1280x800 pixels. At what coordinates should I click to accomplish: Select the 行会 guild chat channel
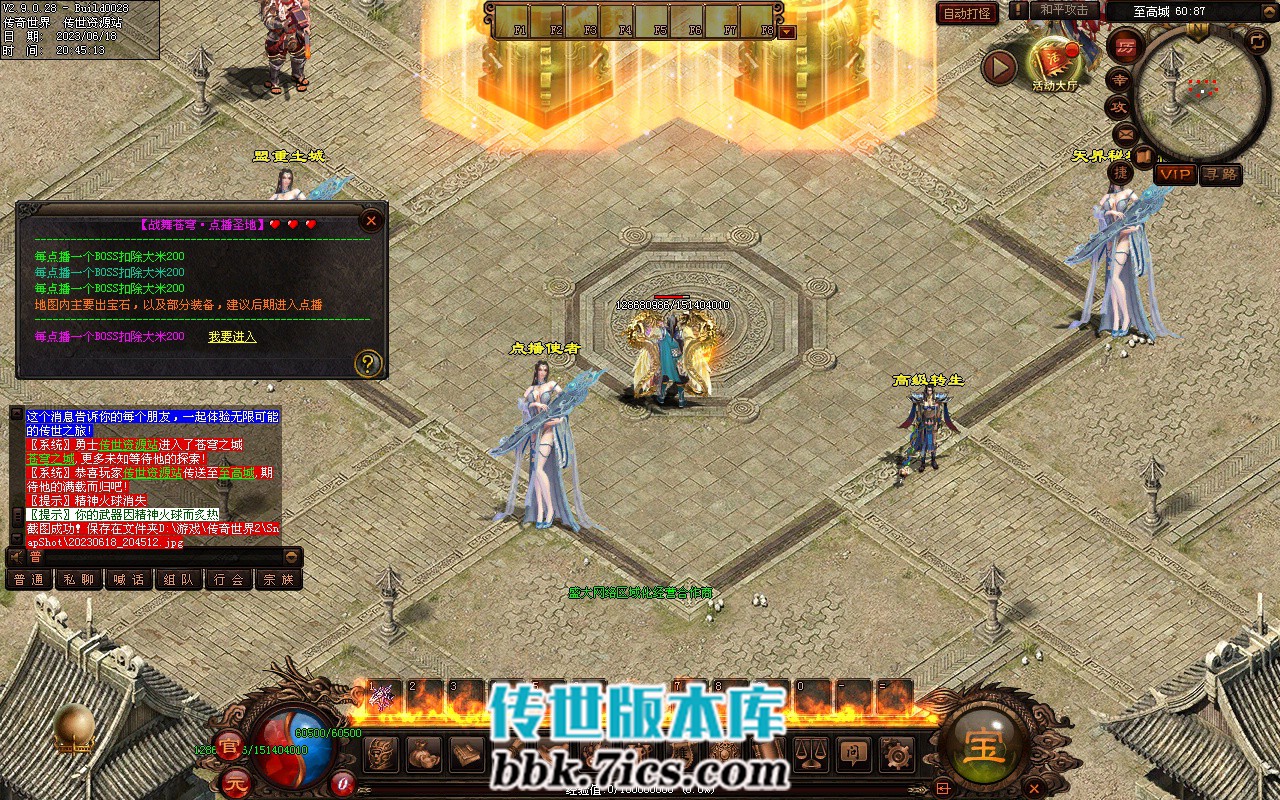229,579
